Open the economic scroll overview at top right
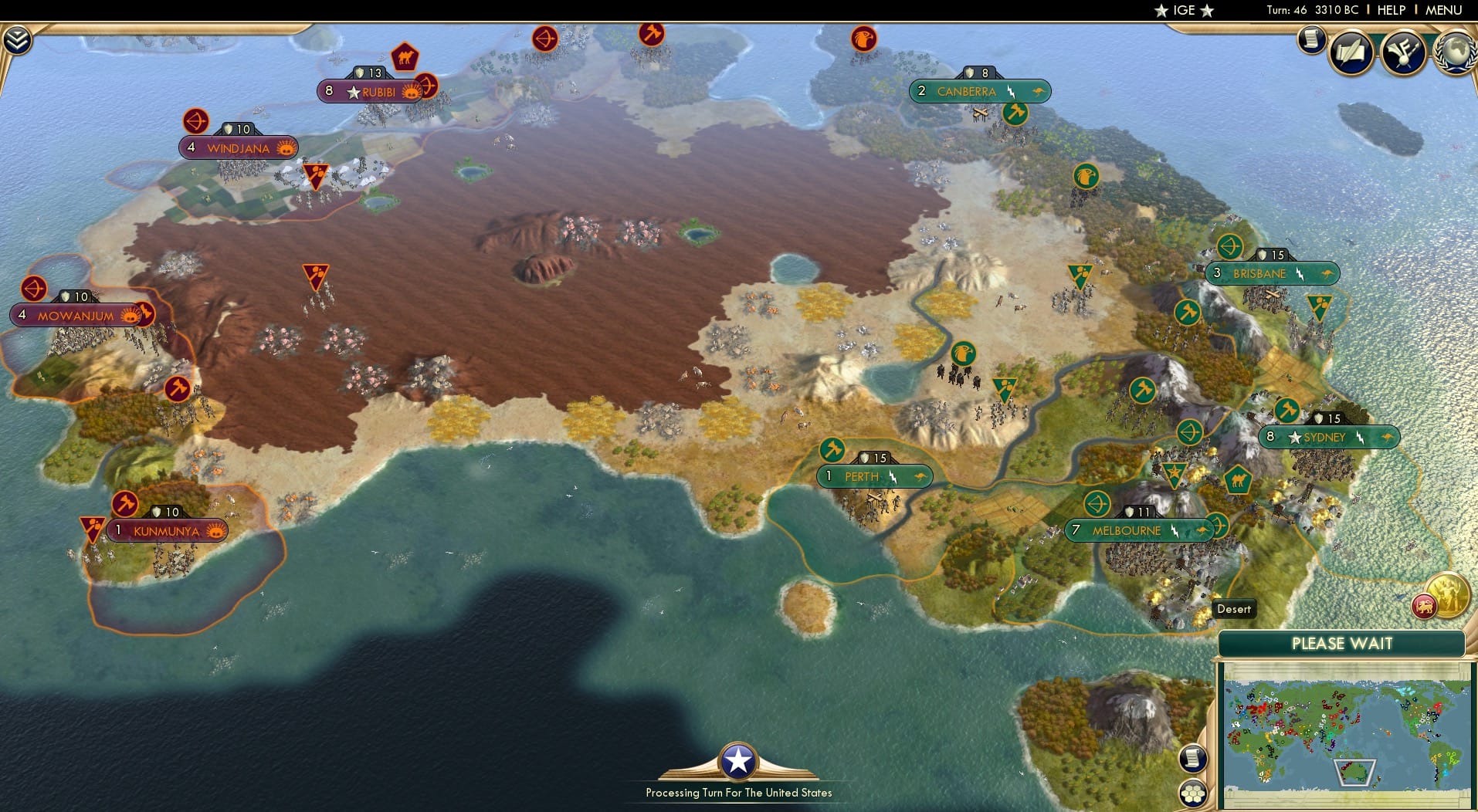 [1310, 41]
